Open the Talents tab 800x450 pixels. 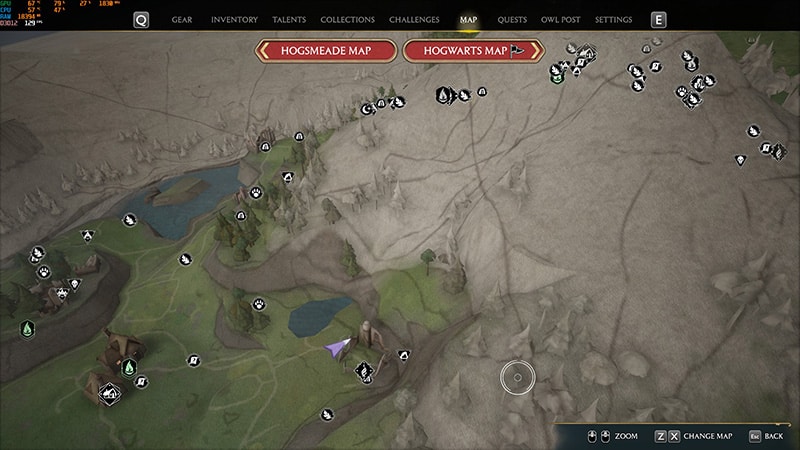(289, 20)
